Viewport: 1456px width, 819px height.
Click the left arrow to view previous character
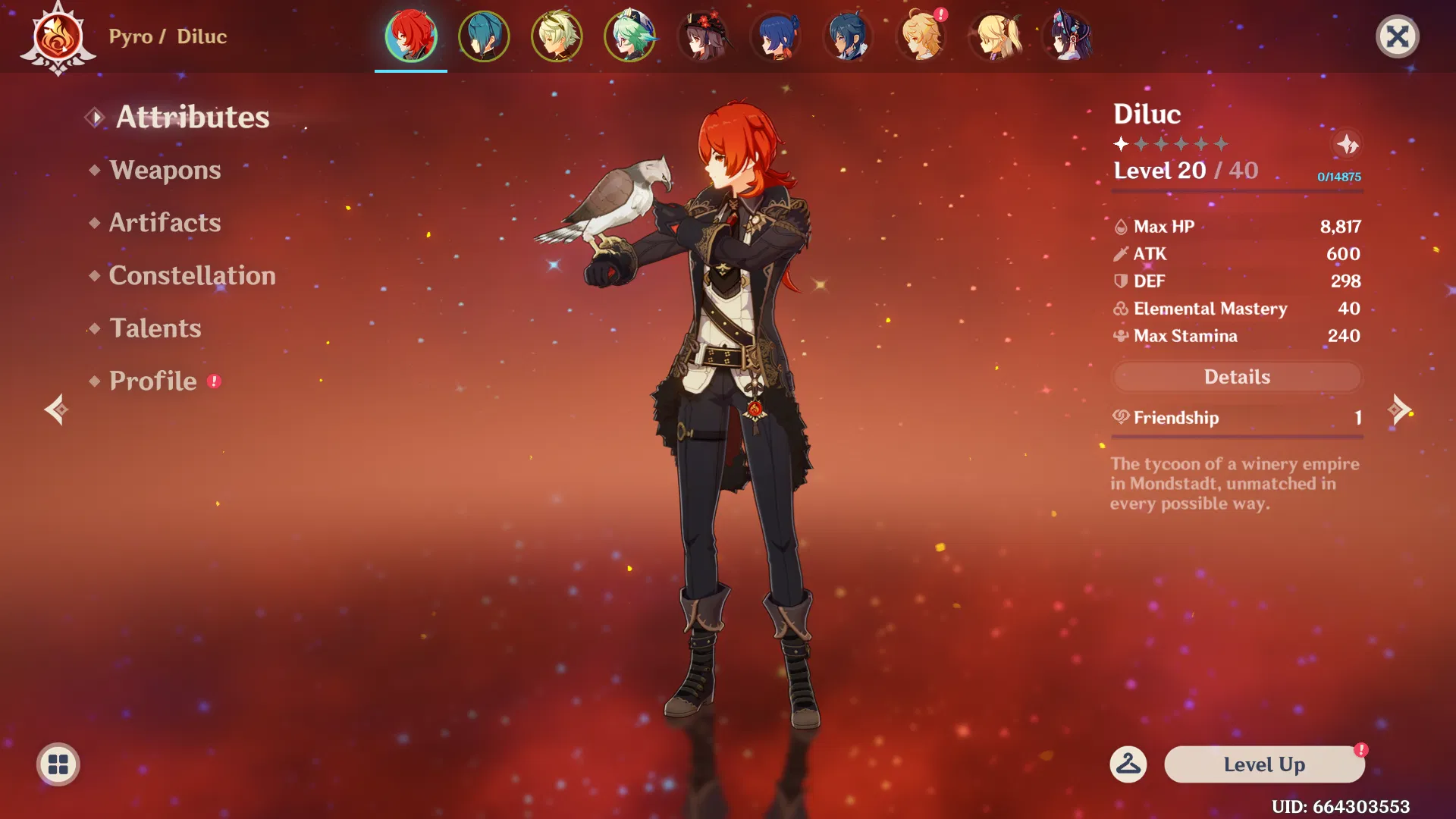coord(57,409)
